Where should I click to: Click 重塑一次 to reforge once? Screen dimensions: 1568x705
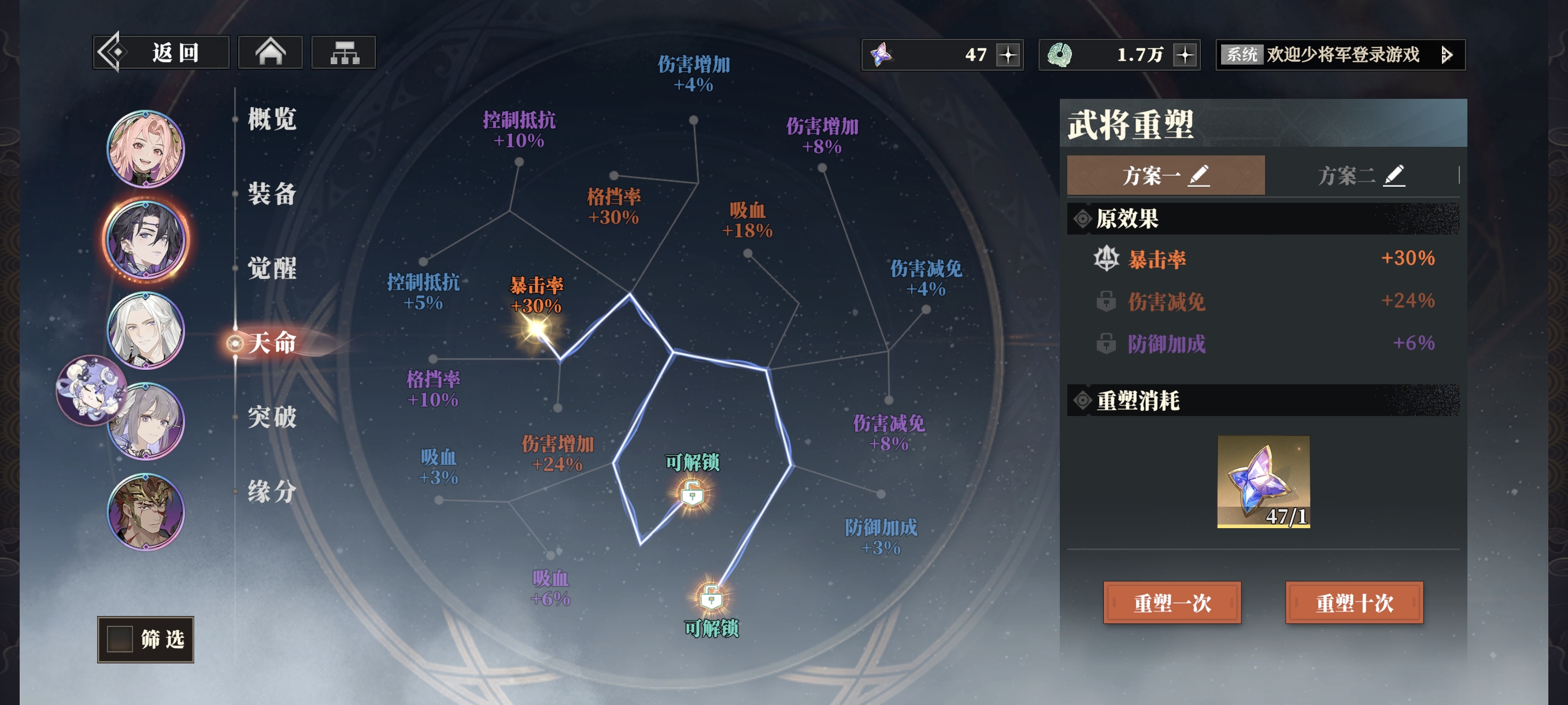(x=1172, y=603)
